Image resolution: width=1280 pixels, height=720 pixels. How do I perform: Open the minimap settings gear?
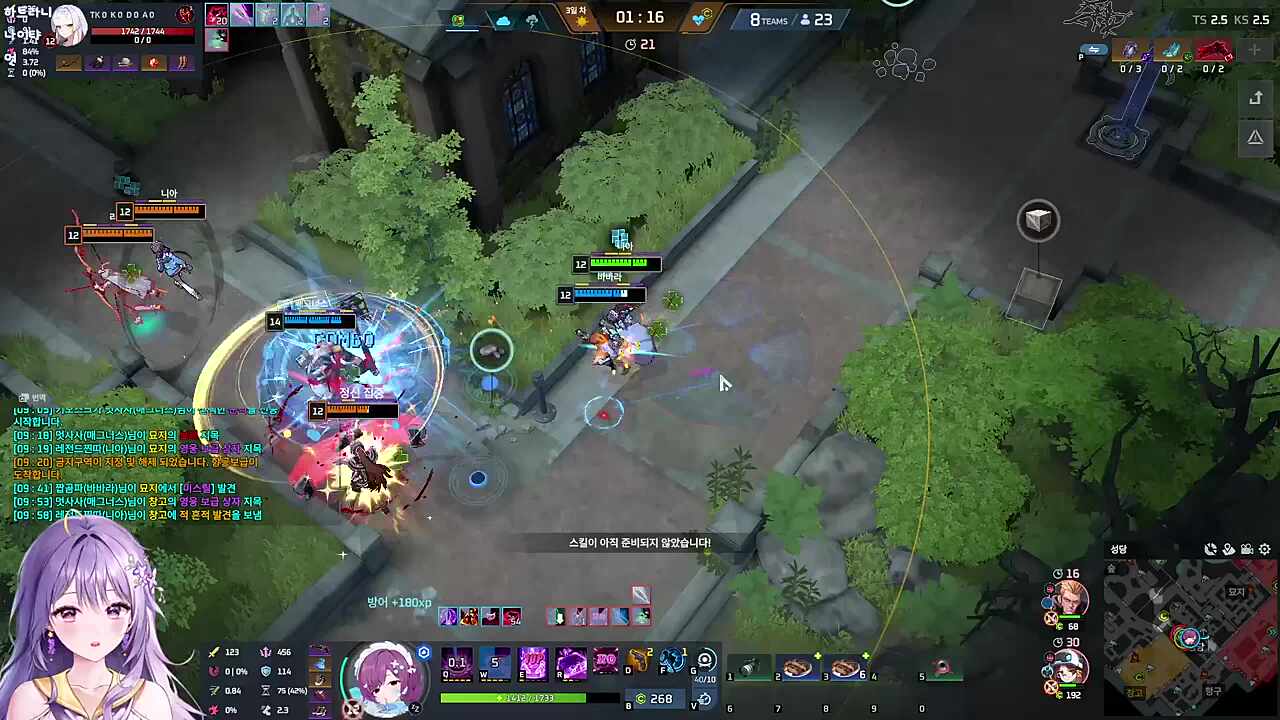(1264, 549)
